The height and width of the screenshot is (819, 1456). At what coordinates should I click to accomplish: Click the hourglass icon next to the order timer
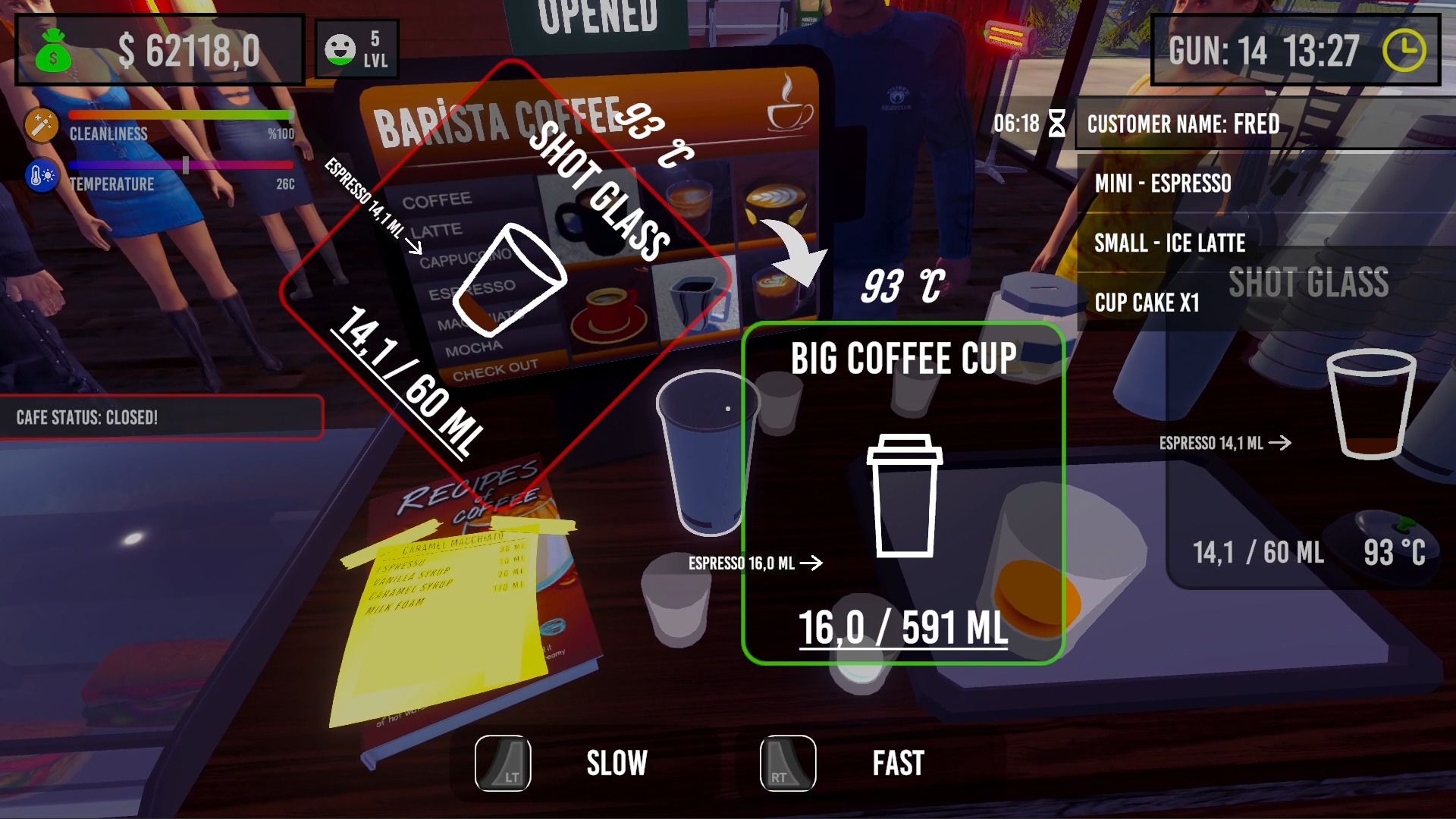(x=1056, y=124)
